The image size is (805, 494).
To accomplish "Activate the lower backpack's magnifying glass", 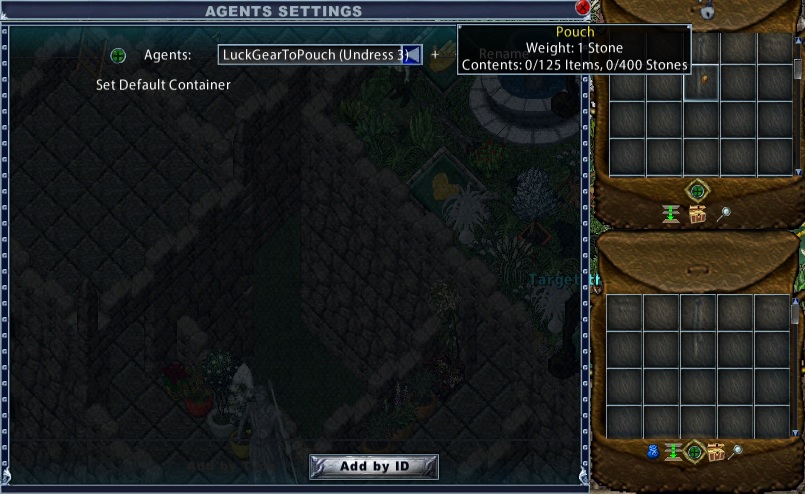I will (x=737, y=452).
